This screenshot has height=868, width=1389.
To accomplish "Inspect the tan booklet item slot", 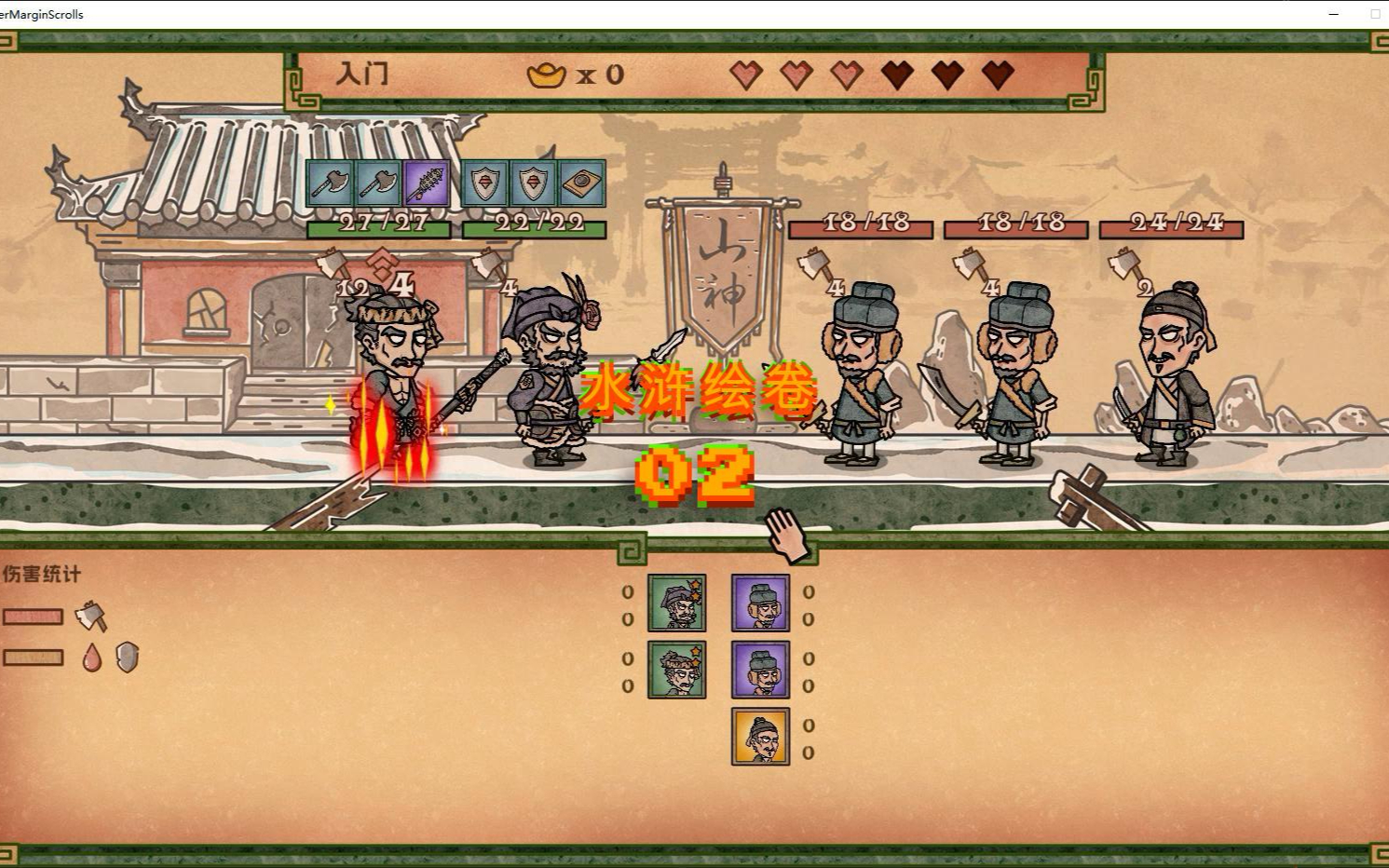I will point(581,183).
